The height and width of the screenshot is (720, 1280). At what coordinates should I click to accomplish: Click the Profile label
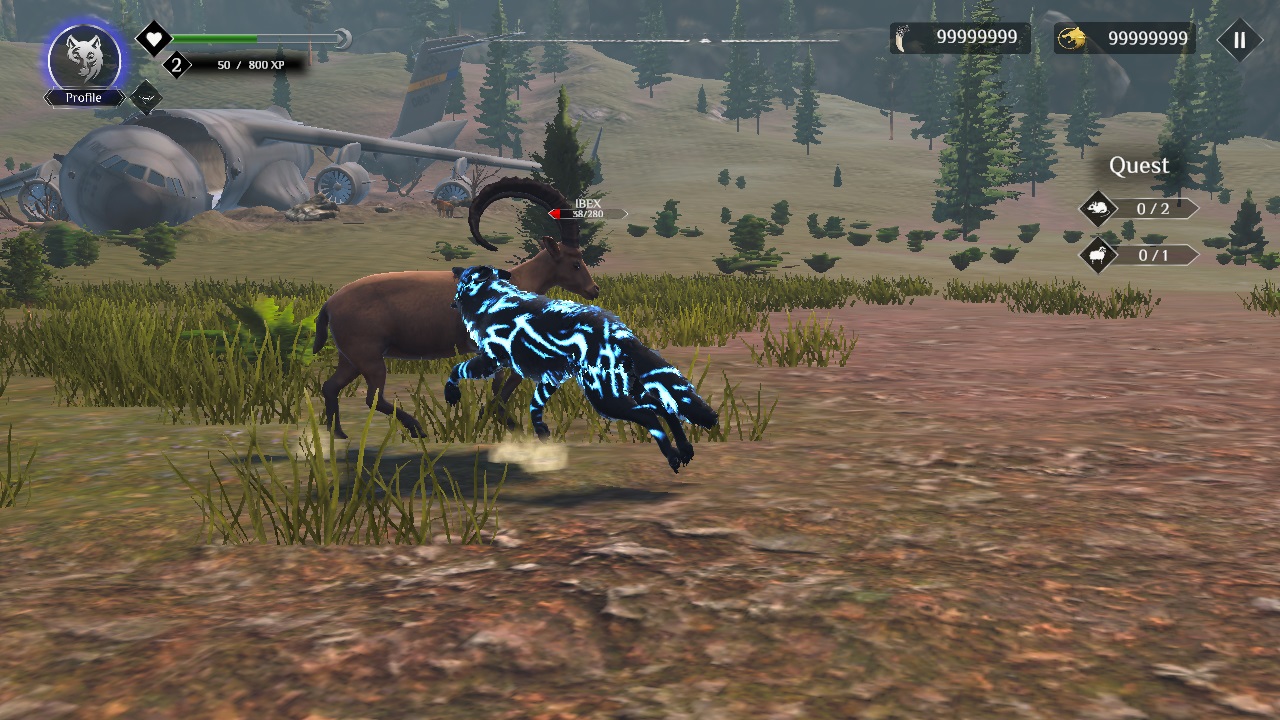click(84, 97)
